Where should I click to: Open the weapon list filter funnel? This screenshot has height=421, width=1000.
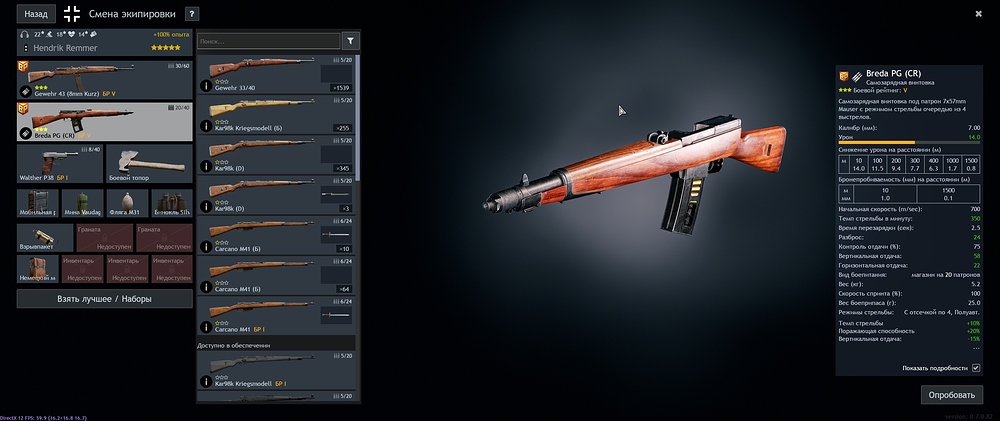(350, 41)
